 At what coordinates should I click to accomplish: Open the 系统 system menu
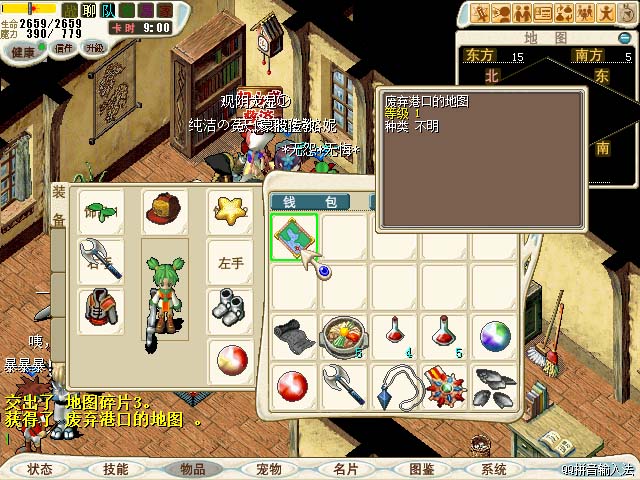pyautogui.click(x=494, y=468)
